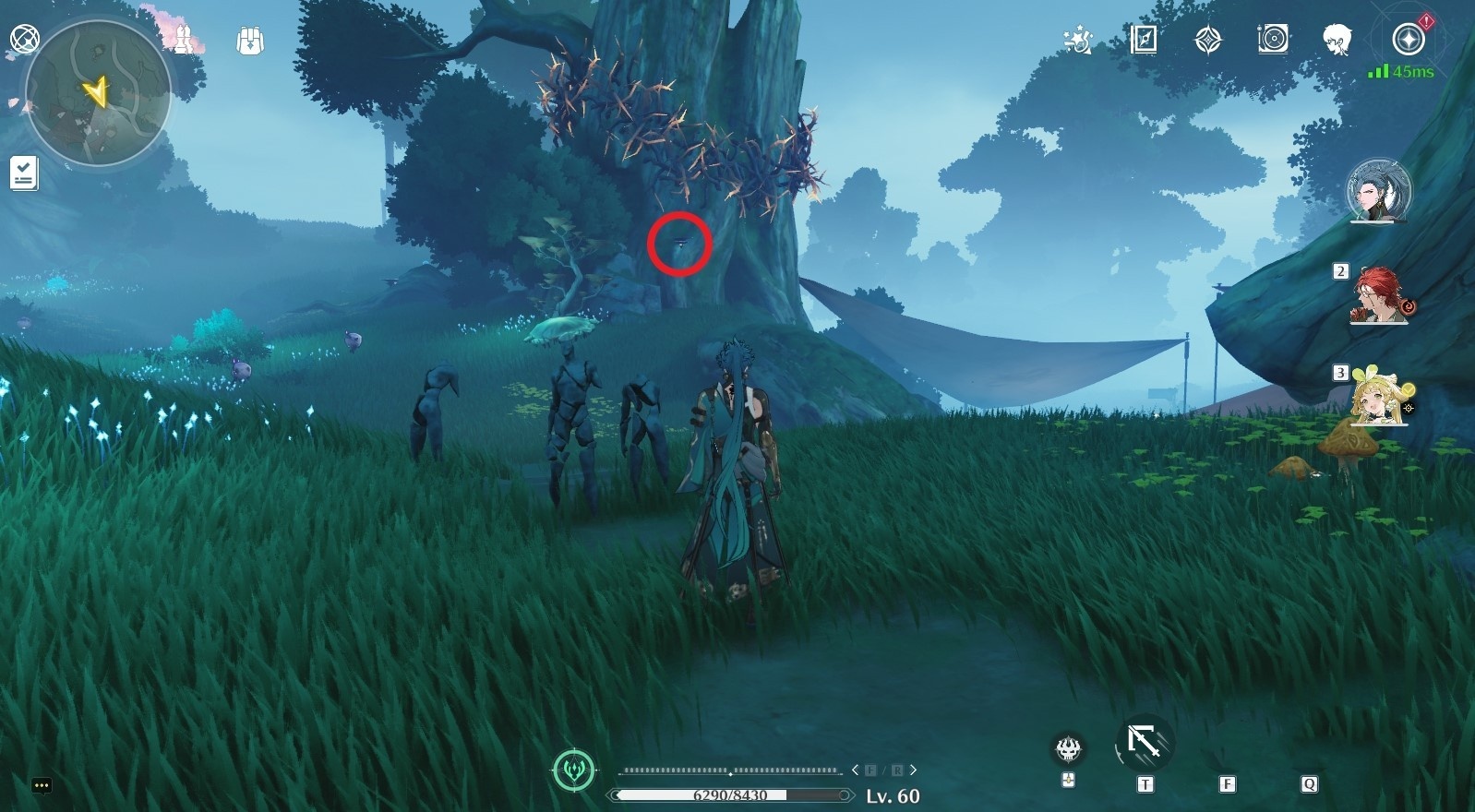Open the events party-popper icon
This screenshot has width=1475, height=812.
pyautogui.click(x=1078, y=40)
